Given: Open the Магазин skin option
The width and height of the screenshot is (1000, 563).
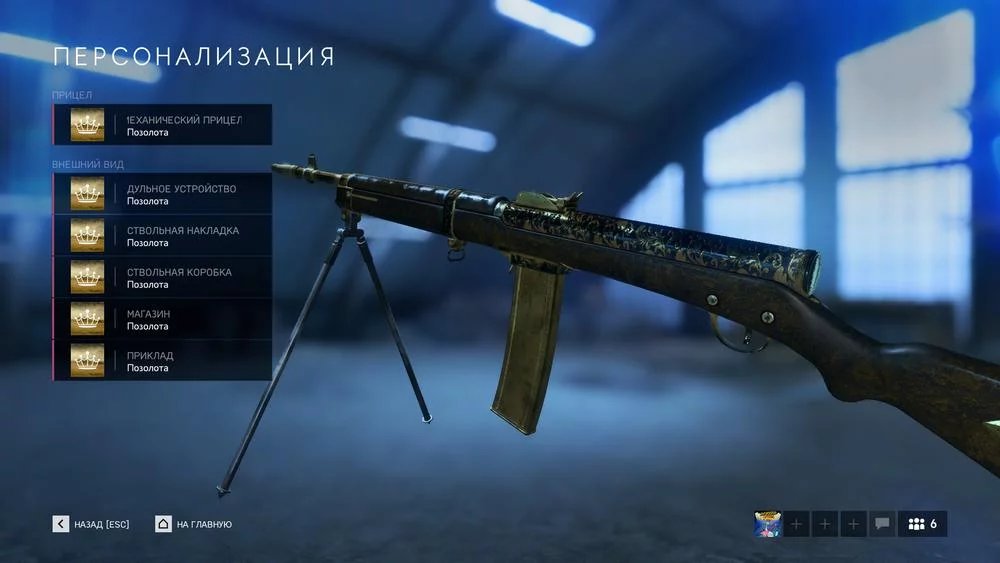Looking at the screenshot, I should point(162,319).
